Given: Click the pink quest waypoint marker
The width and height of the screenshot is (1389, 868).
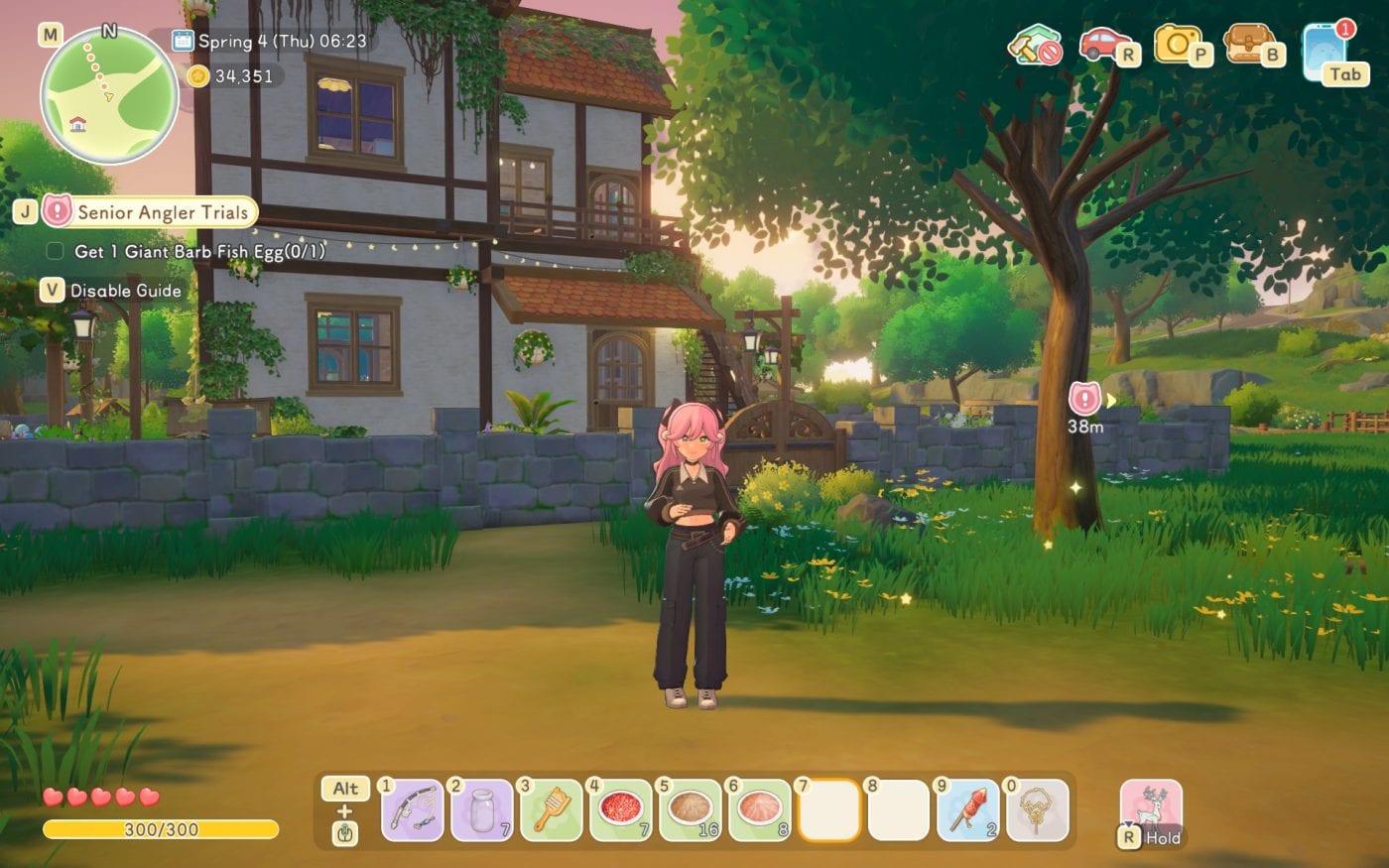Looking at the screenshot, I should point(1085,400).
